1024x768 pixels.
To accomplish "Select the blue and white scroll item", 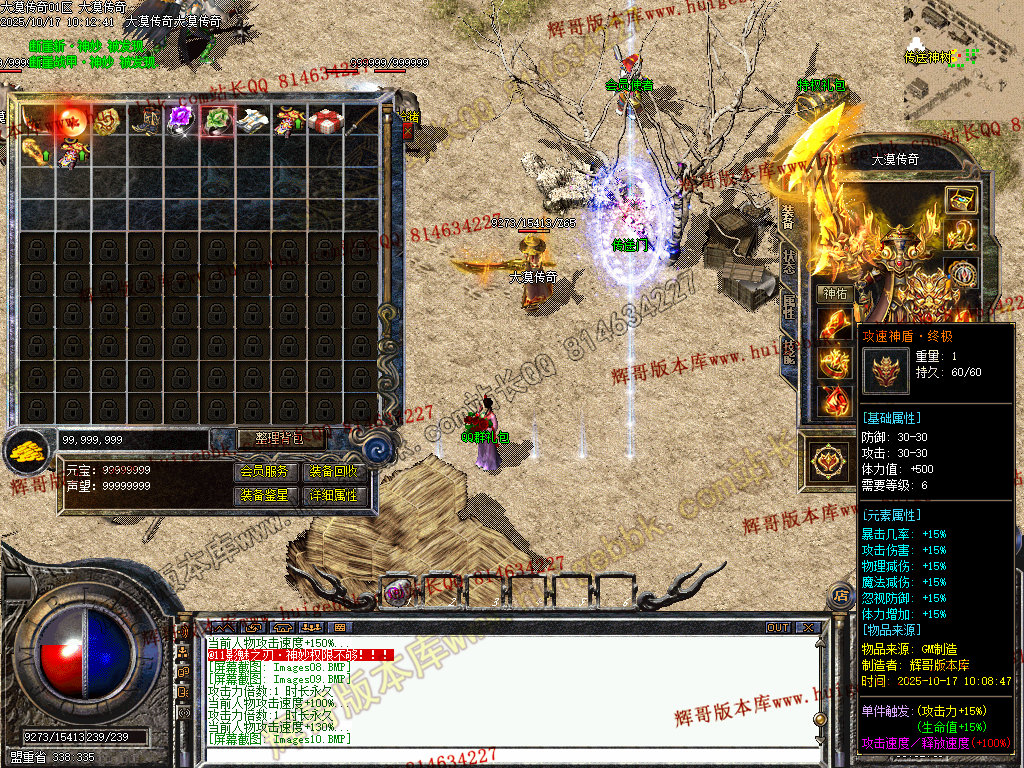I will (x=252, y=120).
